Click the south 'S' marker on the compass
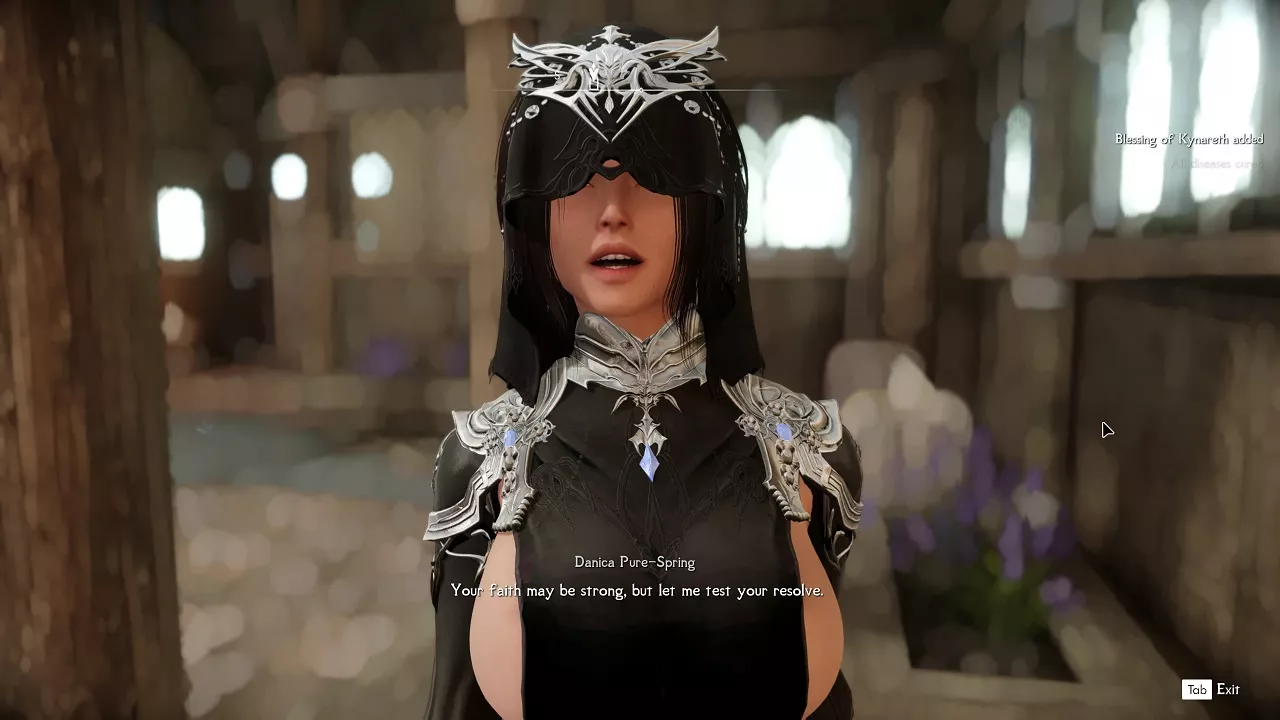The width and height of the screenshot is (1280, 720). [558, 75]
